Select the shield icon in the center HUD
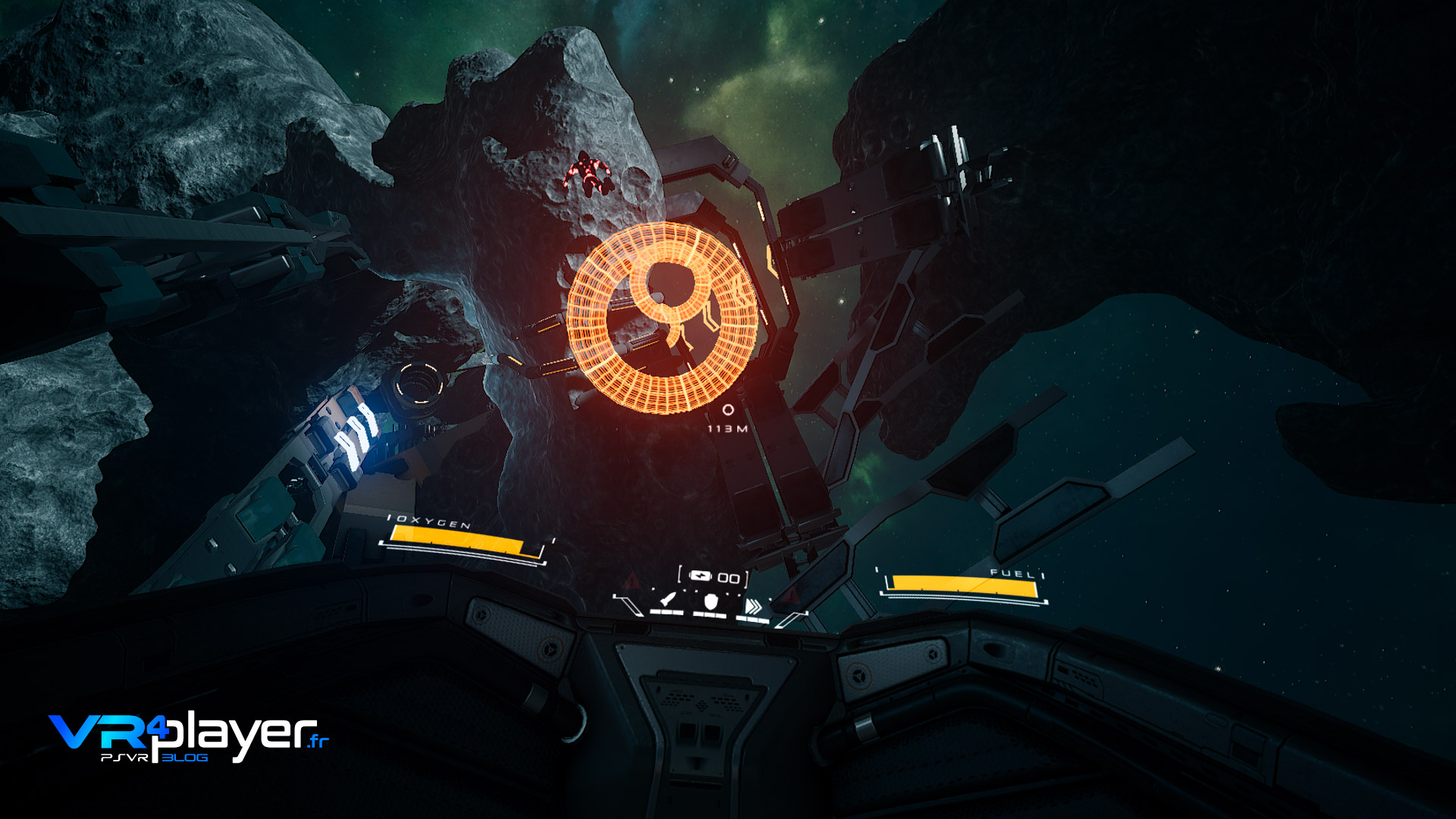This screenshot has height=819, width=1456. click(x=711, y=602)
